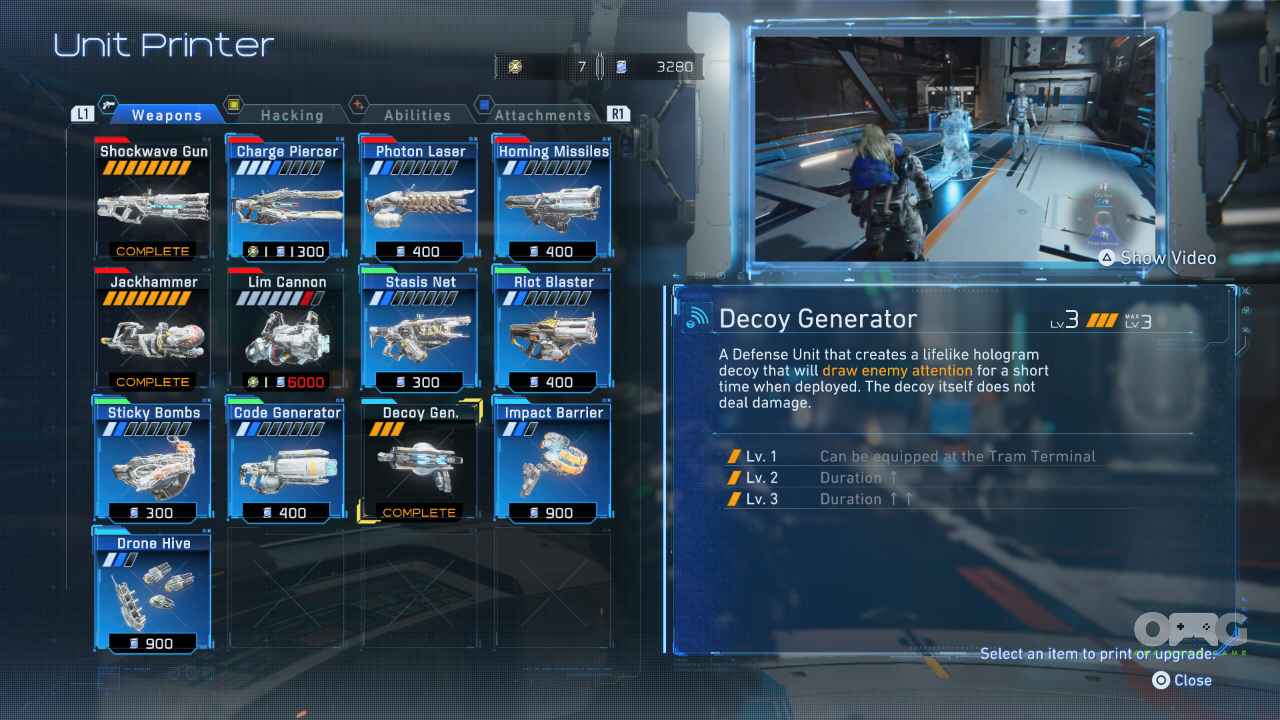Select the Decoy Gen. tile
Image resolution: width=1280 pixels, height=720 pixels.
(x=419, y=462)
